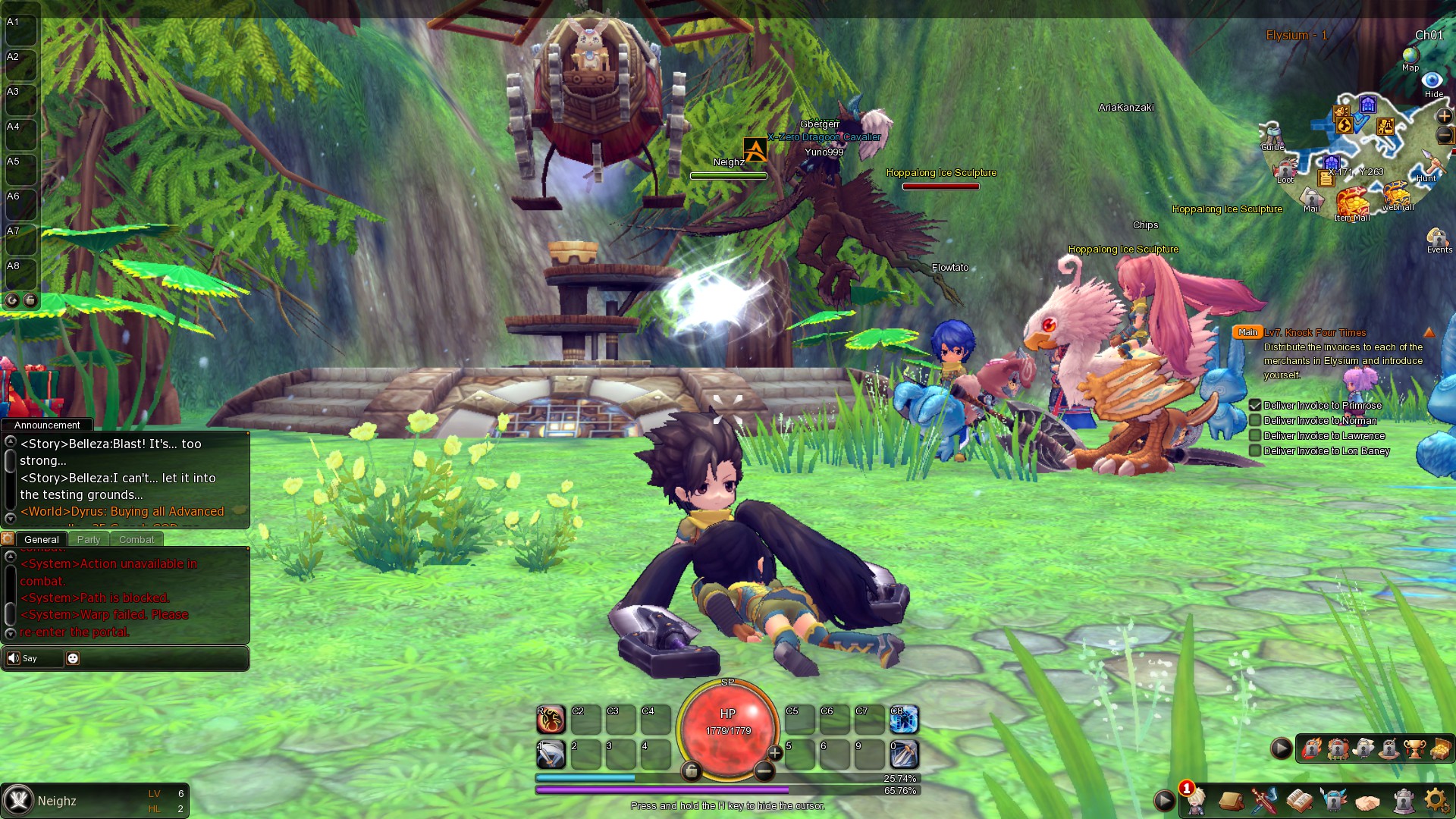
Task: Check the Deliver Invoice to Lawrence quest box
Action: (x=1256, y=435)
